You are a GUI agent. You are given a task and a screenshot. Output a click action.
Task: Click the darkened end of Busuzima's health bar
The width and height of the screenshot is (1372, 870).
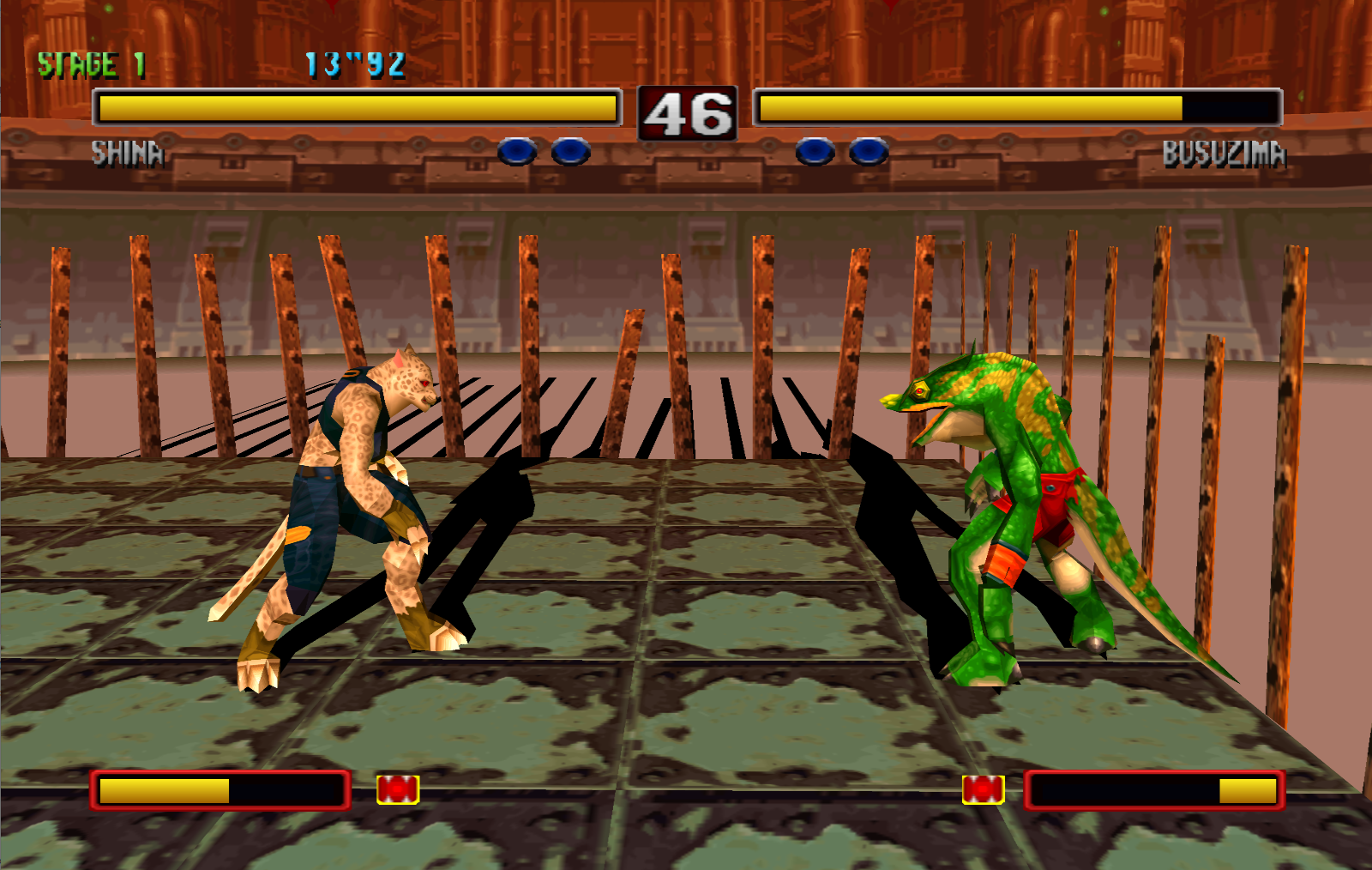[1231, 106]
